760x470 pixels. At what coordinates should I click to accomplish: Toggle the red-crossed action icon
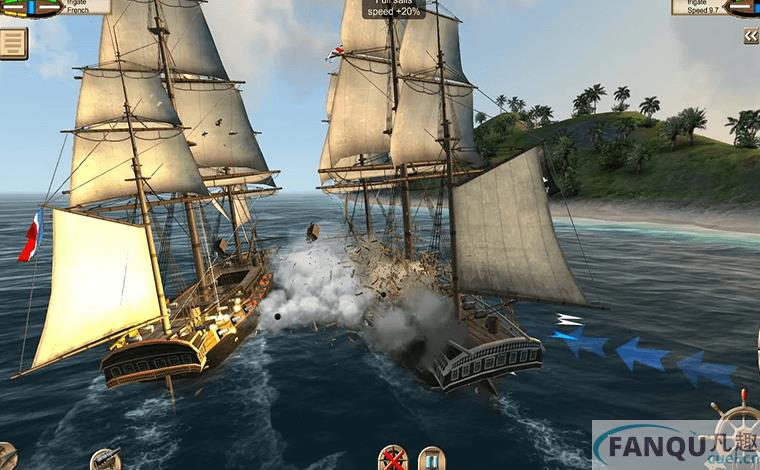coord(392,458)
